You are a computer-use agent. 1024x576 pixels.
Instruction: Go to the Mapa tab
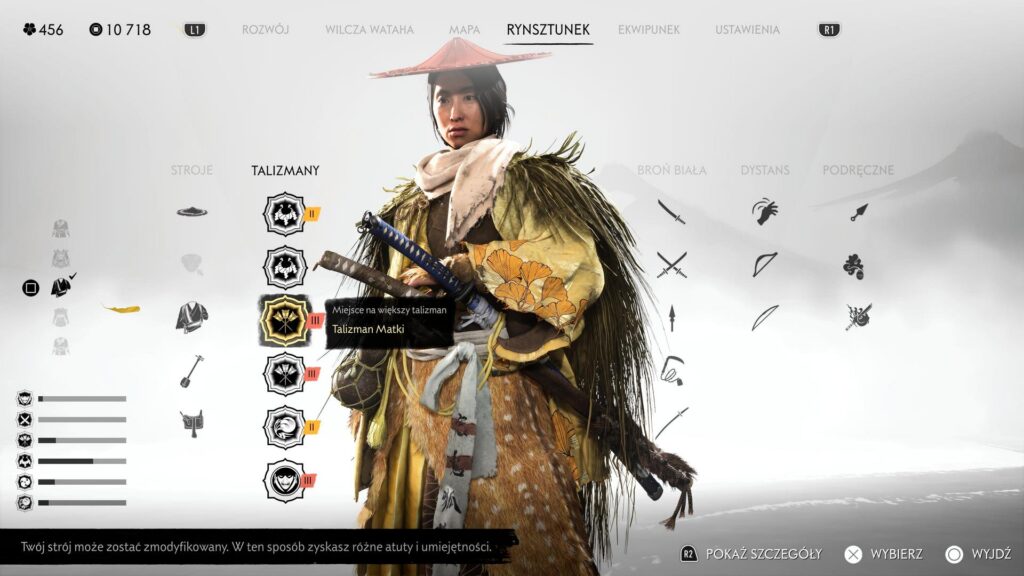[464, 30]
